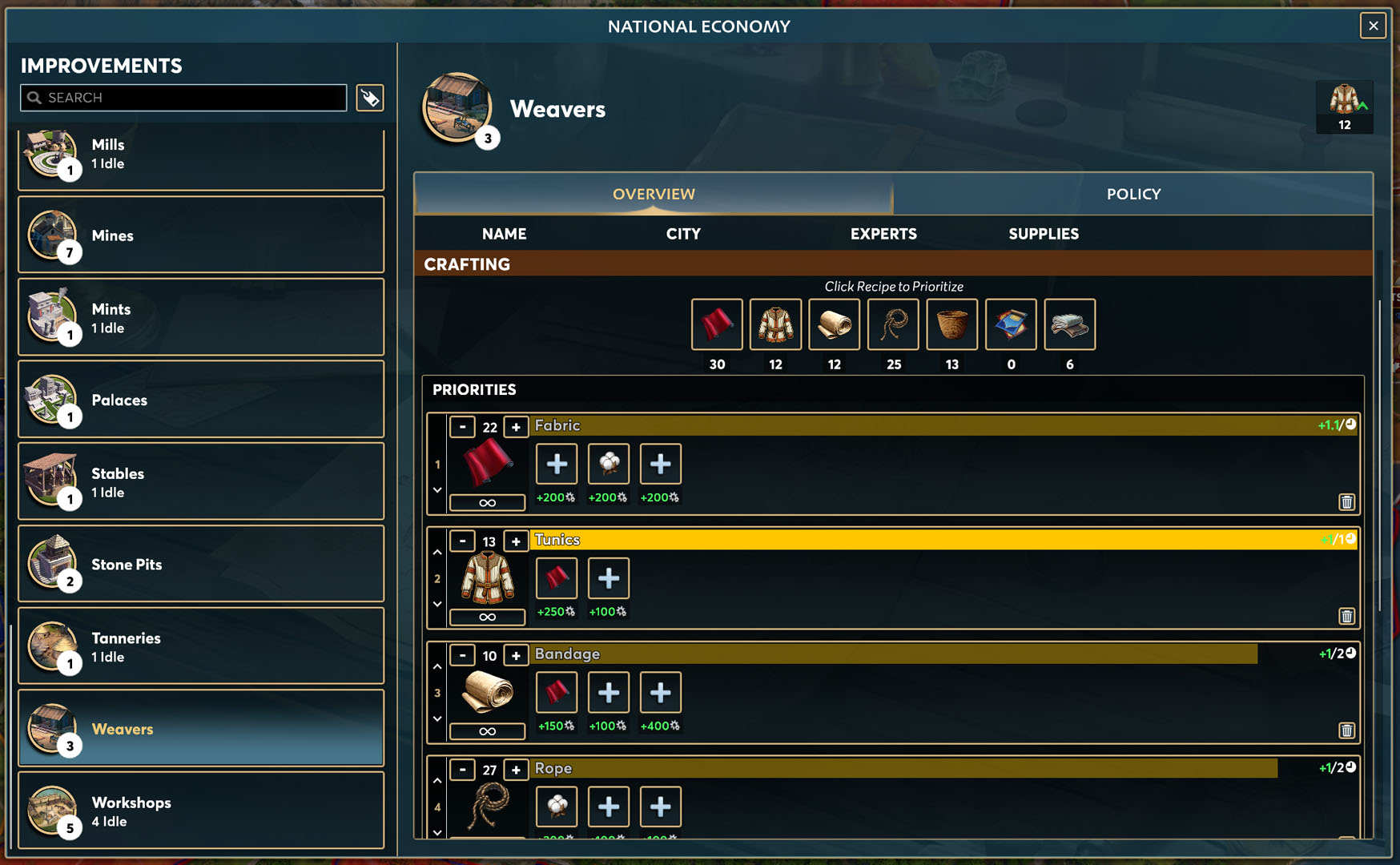Prioritize the rope recipe icon in Crafting

pos(893,324)
